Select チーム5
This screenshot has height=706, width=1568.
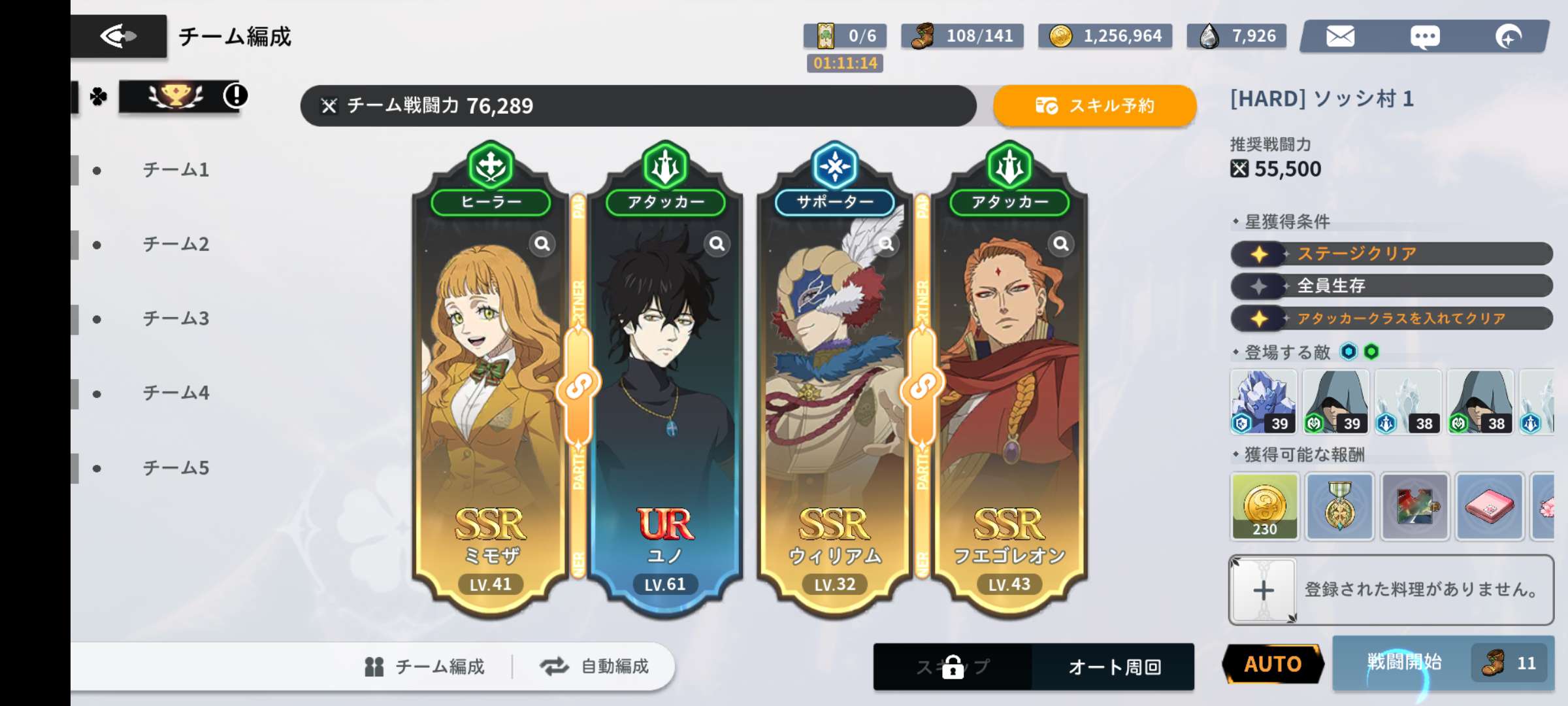click(x=175, y=468)
